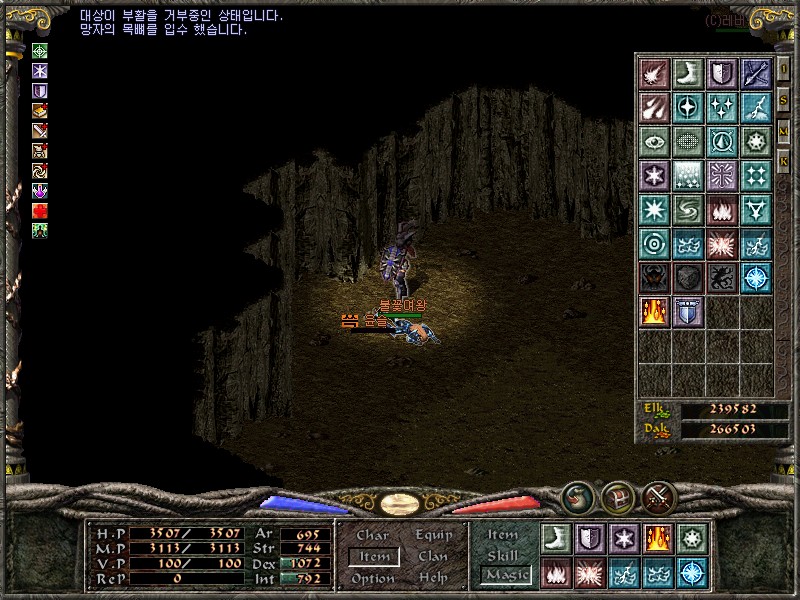Open the Help menu
Screen dimensions: 800x600
(433, 578)
